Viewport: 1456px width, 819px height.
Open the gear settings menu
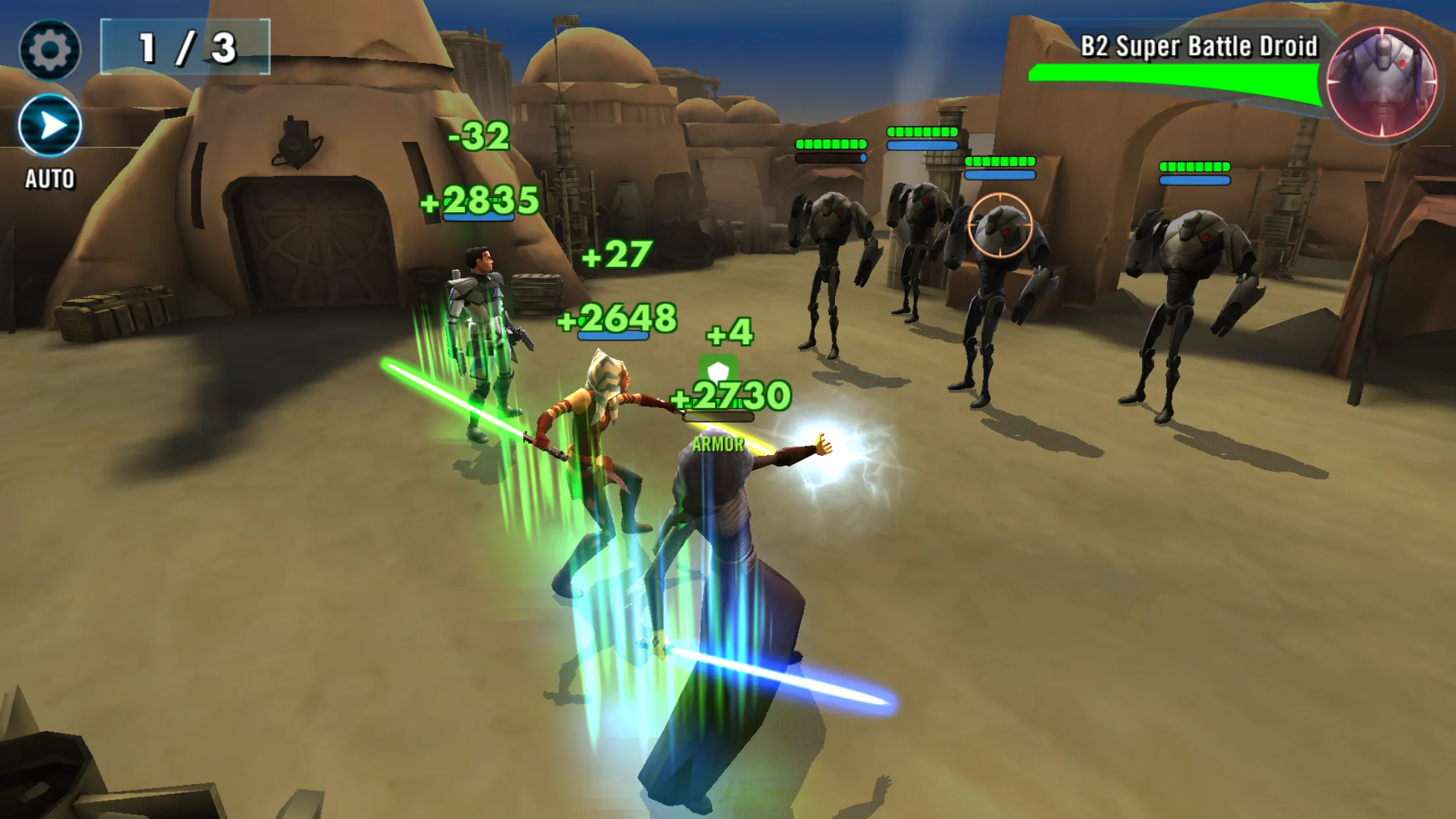point(50,49)
